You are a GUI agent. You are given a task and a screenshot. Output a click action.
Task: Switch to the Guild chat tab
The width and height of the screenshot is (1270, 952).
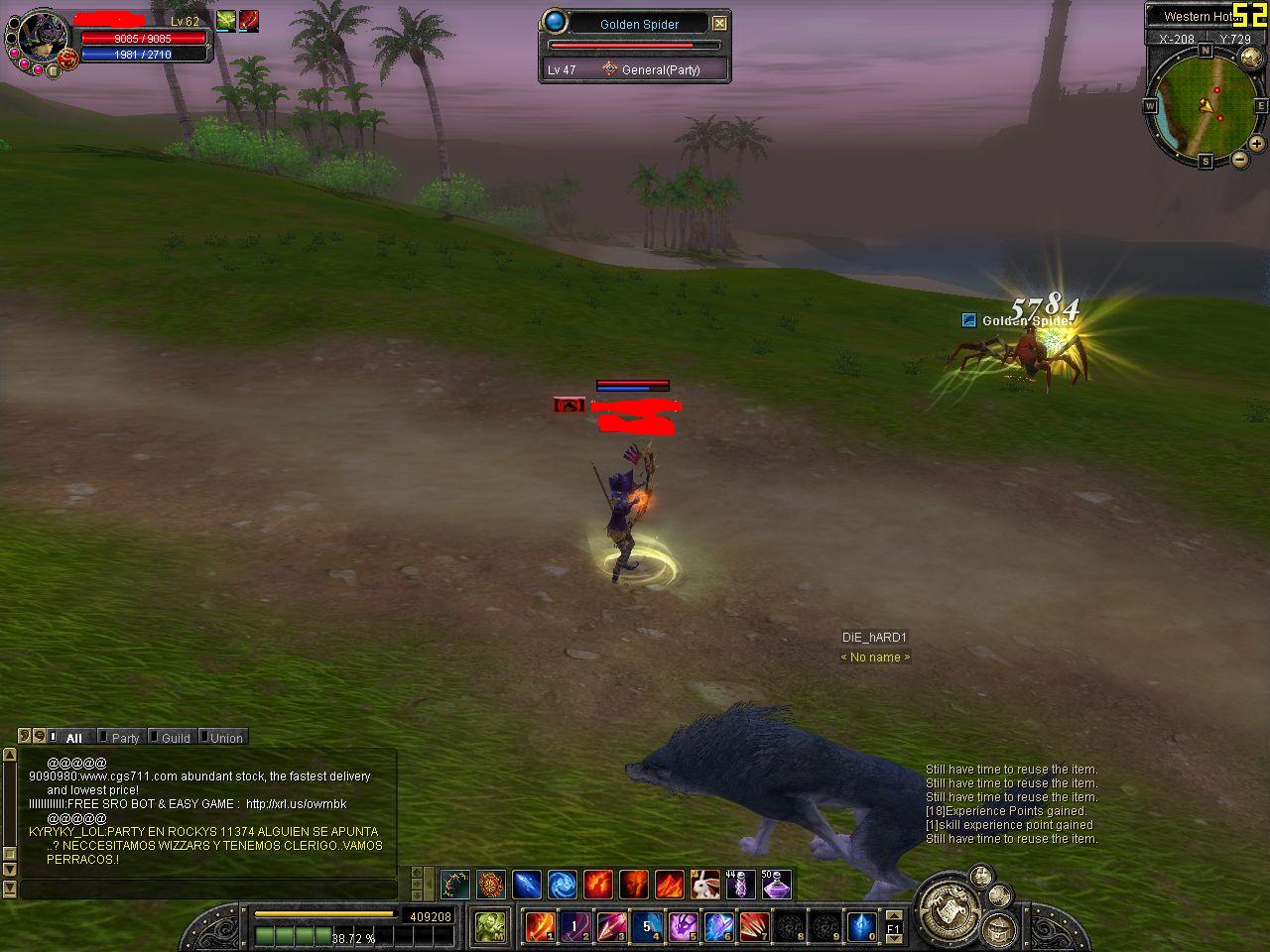[x=175, y=738]
